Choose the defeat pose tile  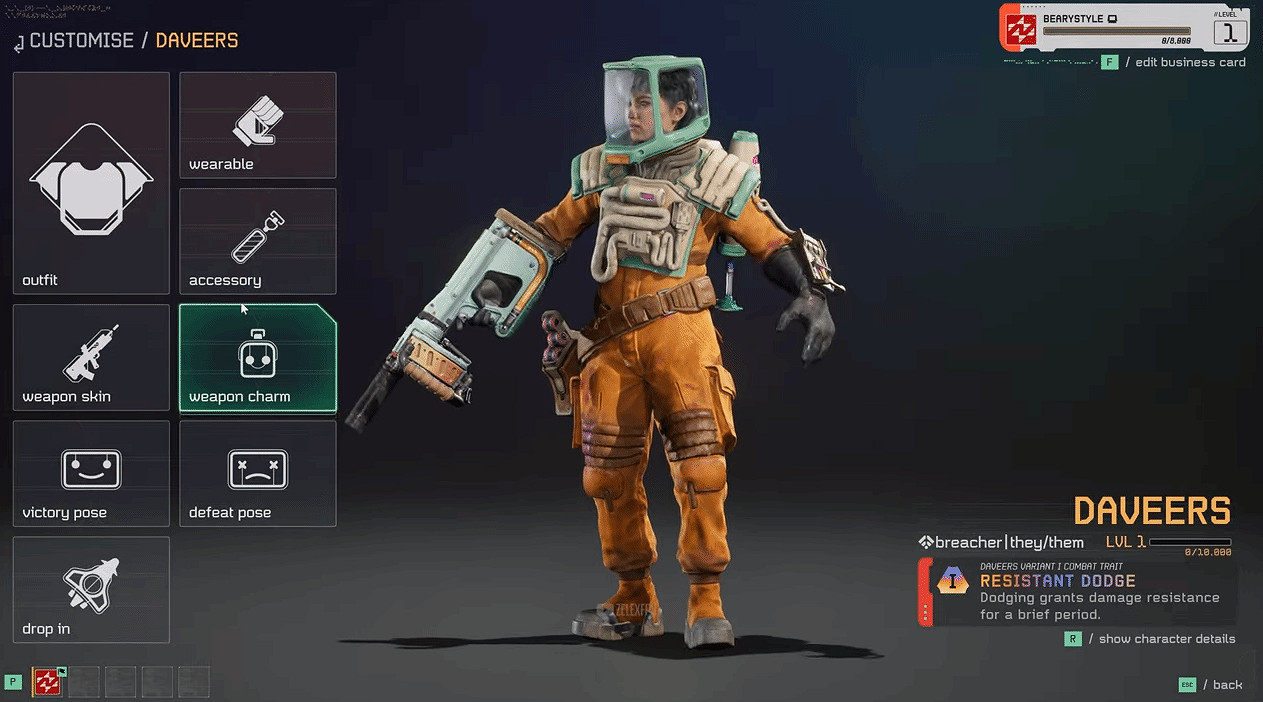coord(258,473)
